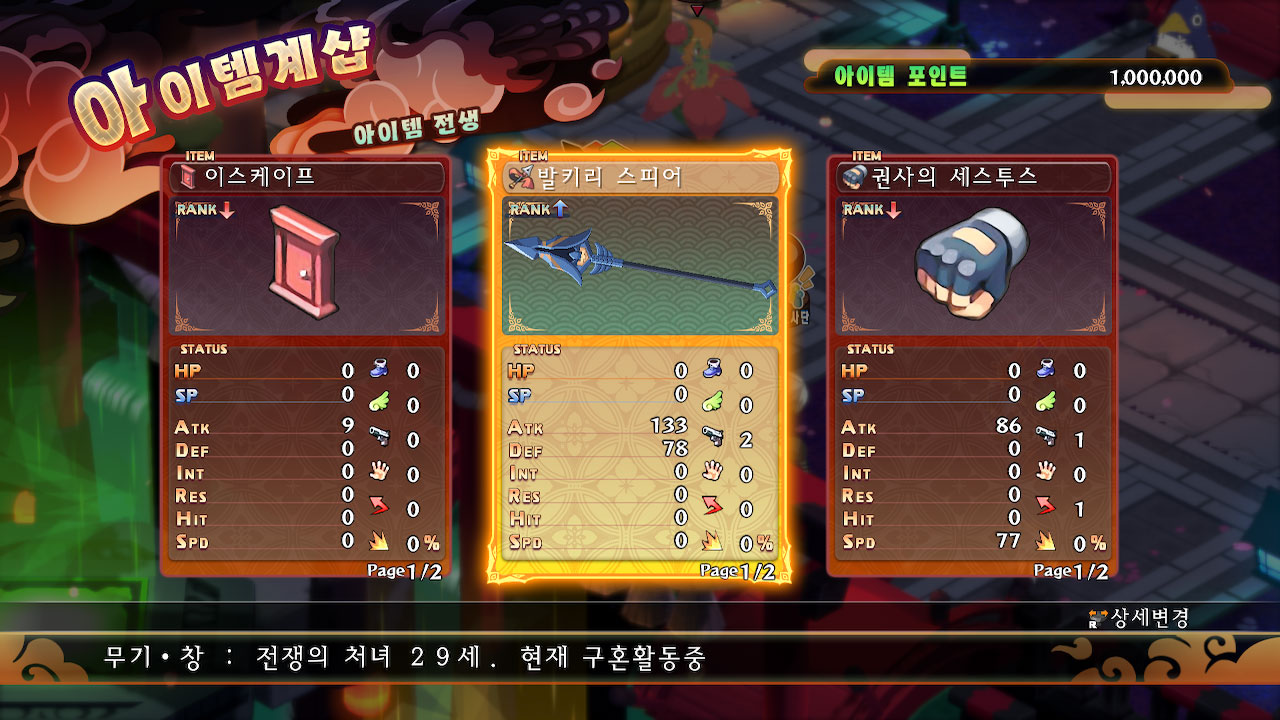Click the red door thumbnail on the 이스케이프 card
The width and height of the screenshot is (1280, 720).
click(x=305, y=263)
